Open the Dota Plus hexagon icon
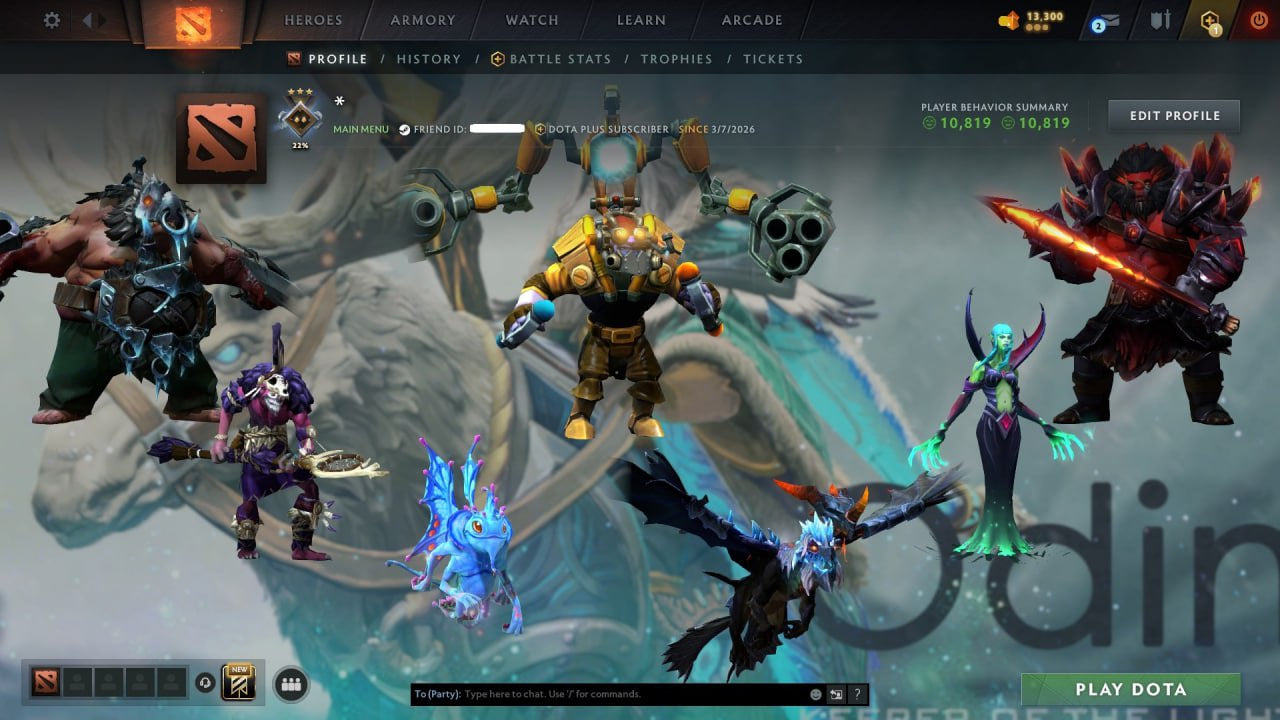The height and width of the screenshot is (720, 1280). (1210, 20)
